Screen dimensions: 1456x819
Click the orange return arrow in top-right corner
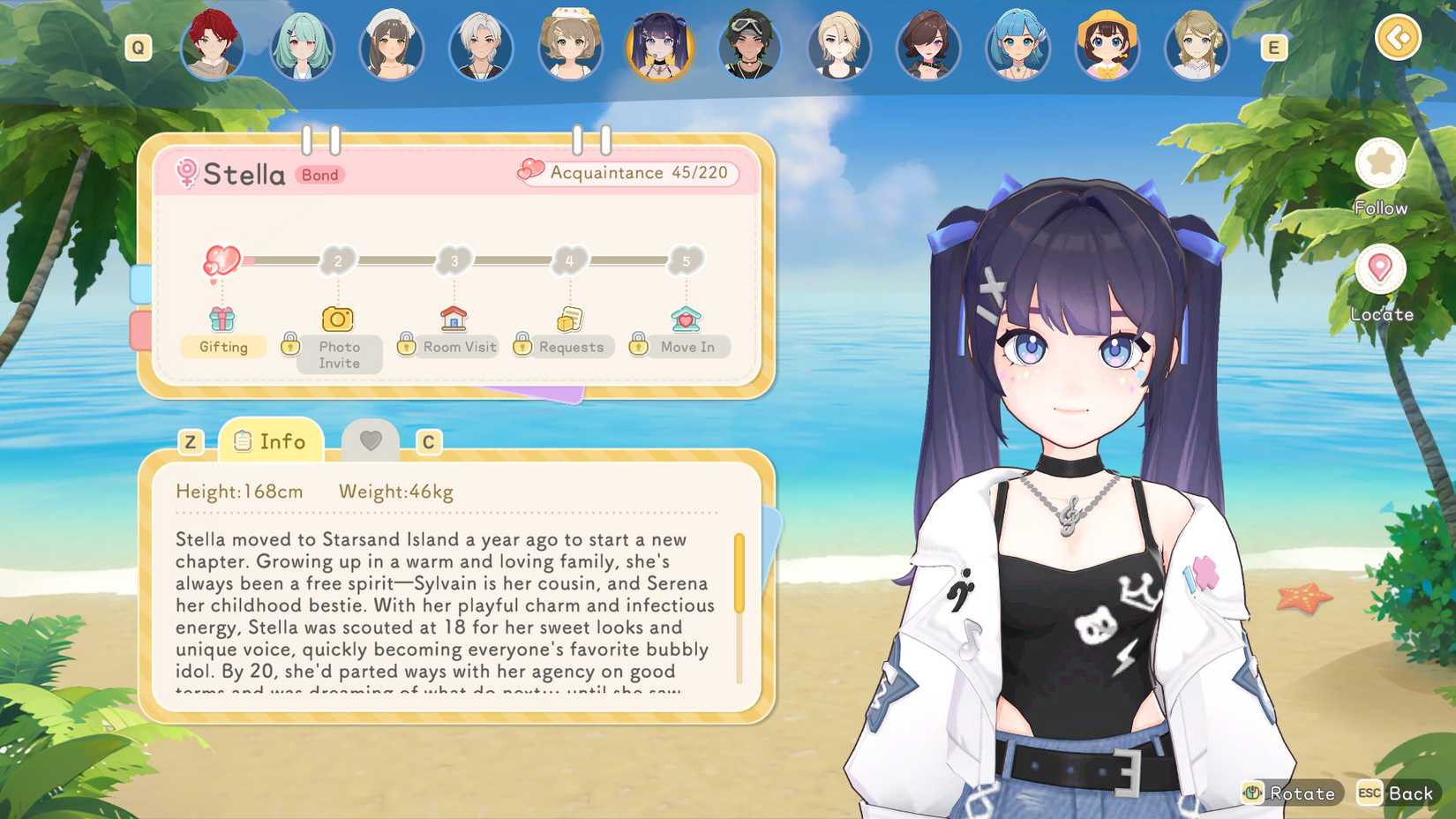(x=1397, y=39)
